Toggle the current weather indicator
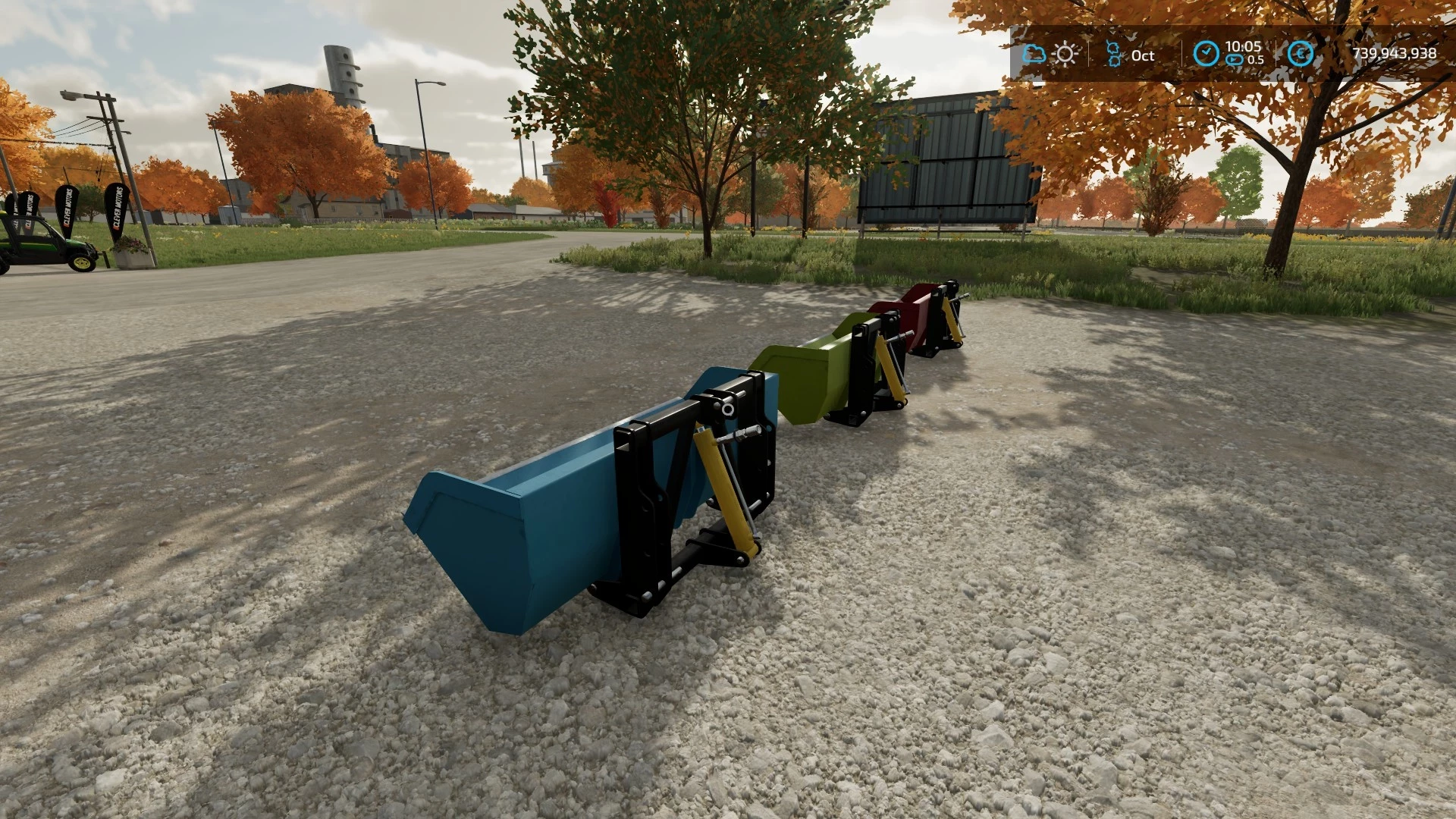Screen dimensions: 1456x819 pos(1034,54)
